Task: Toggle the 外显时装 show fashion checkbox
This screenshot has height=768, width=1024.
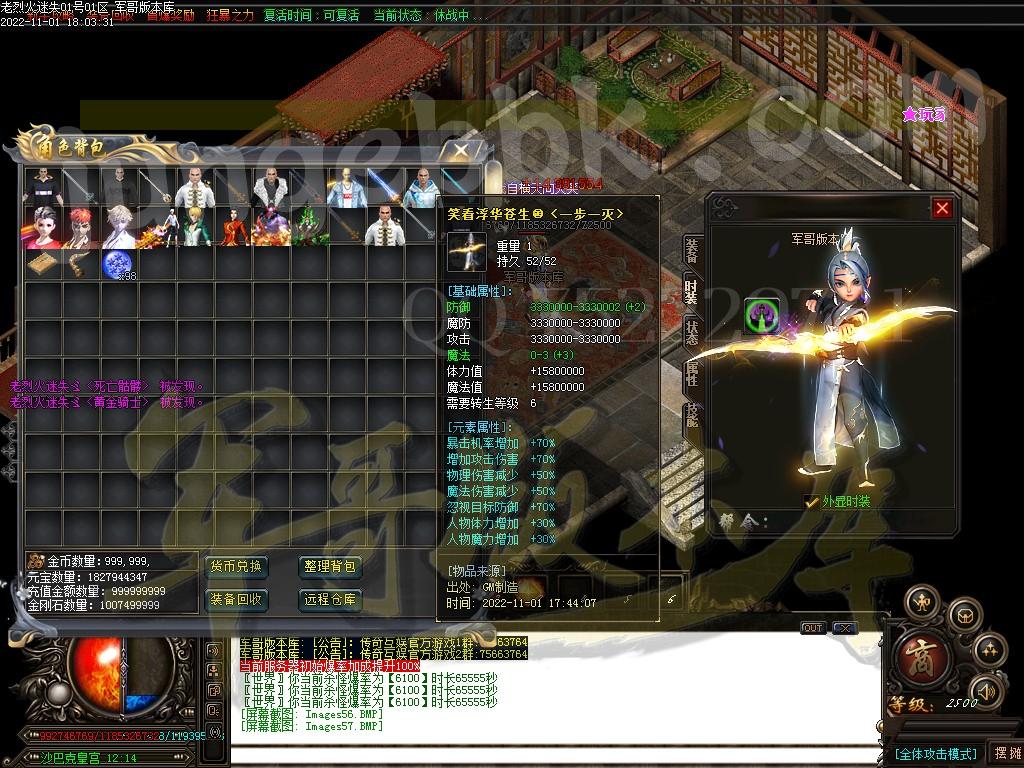Action: tap(812, 502)
